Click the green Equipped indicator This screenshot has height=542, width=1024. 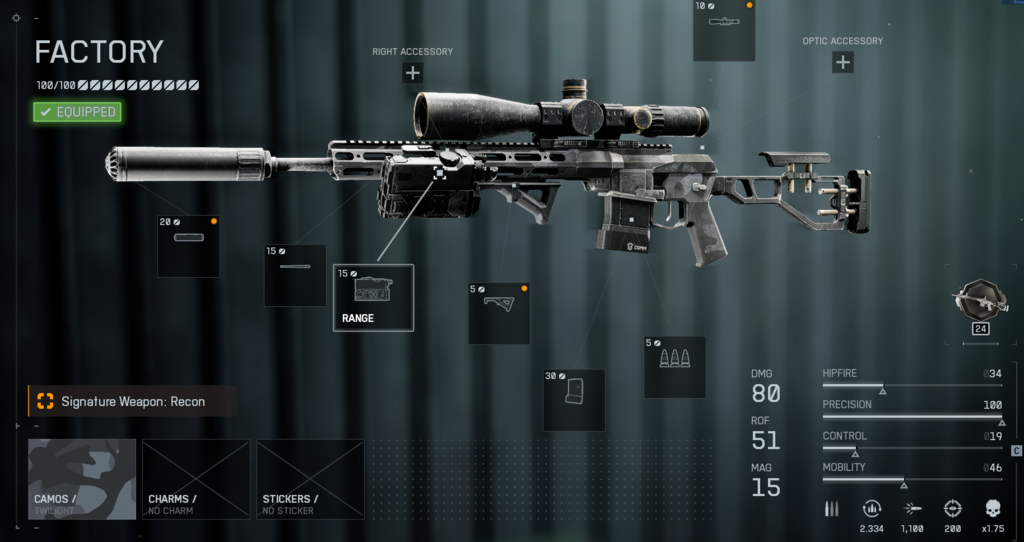click(77, 112)
